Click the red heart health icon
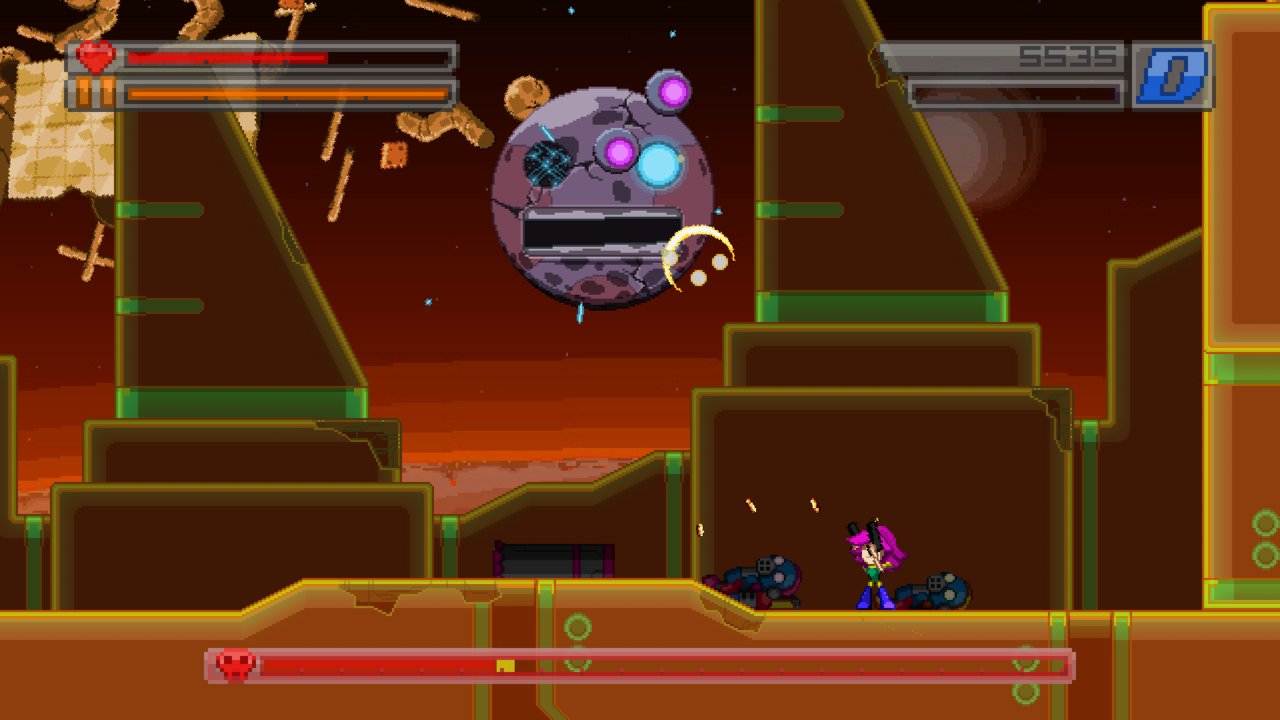The image size is (1280, 720). coord(94,58)
